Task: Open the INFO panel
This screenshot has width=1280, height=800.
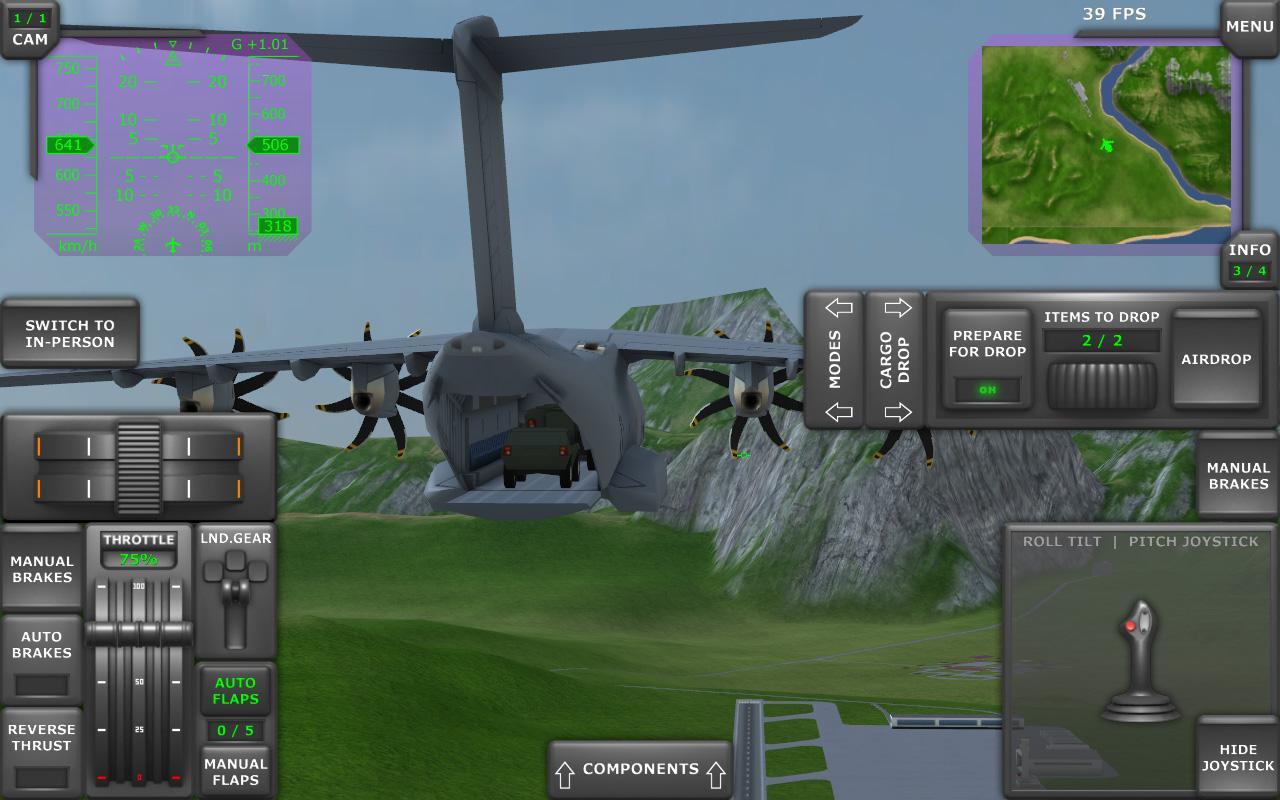Action: click(x=1248, y=250)
